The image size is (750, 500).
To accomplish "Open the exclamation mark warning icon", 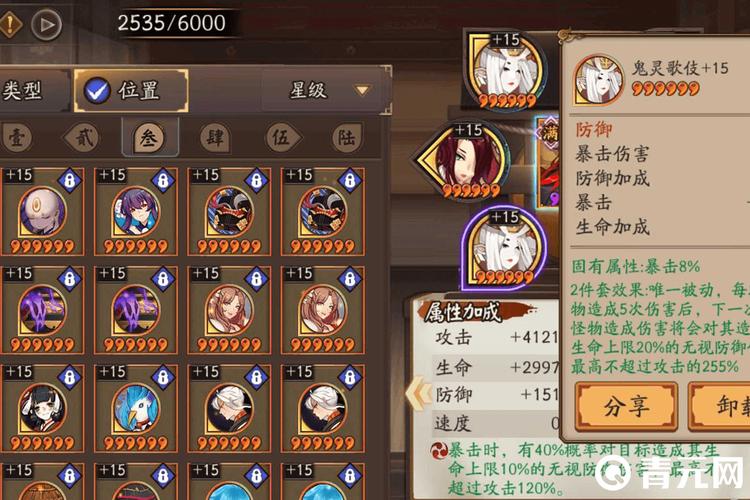I will [9, 23].
